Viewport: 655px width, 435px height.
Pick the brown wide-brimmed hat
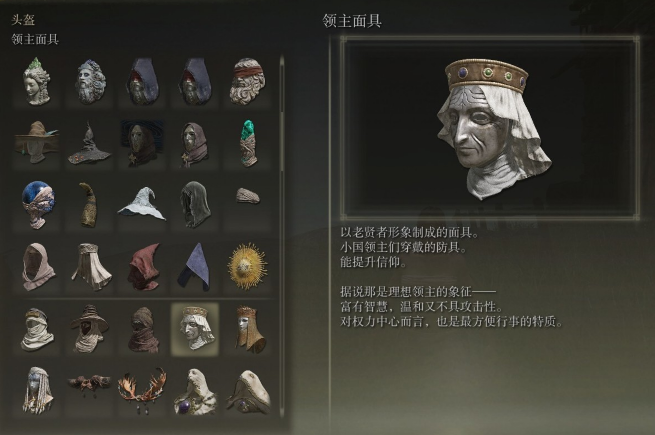point(38,143)
